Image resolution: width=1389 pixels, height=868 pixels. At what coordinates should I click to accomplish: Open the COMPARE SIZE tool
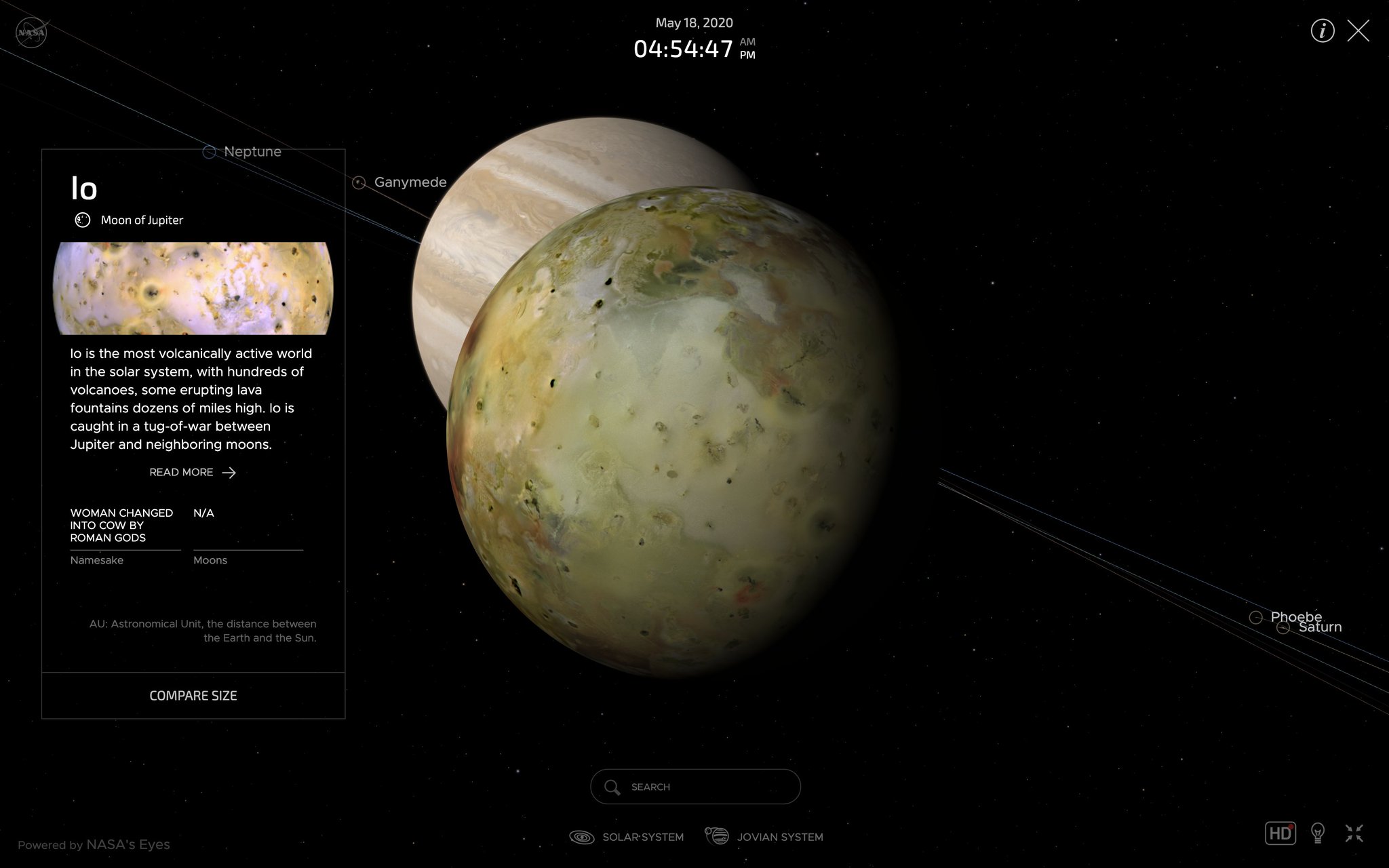click(x=193, y=695)
